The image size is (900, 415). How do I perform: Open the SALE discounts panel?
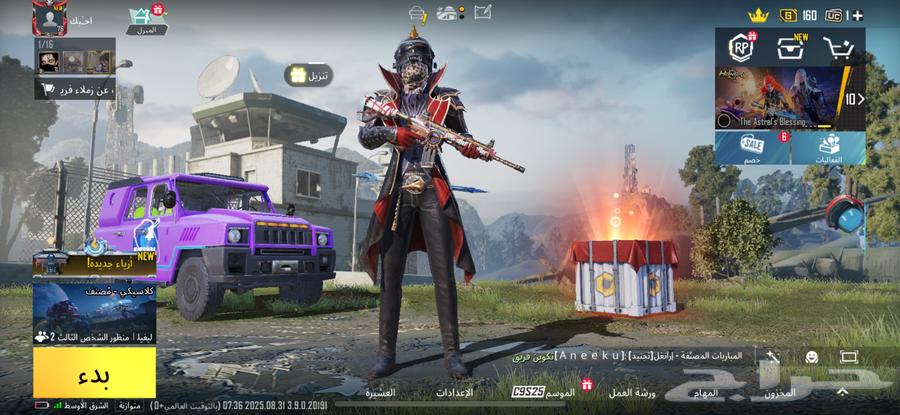pyautogui.click(x=752, y=148)
